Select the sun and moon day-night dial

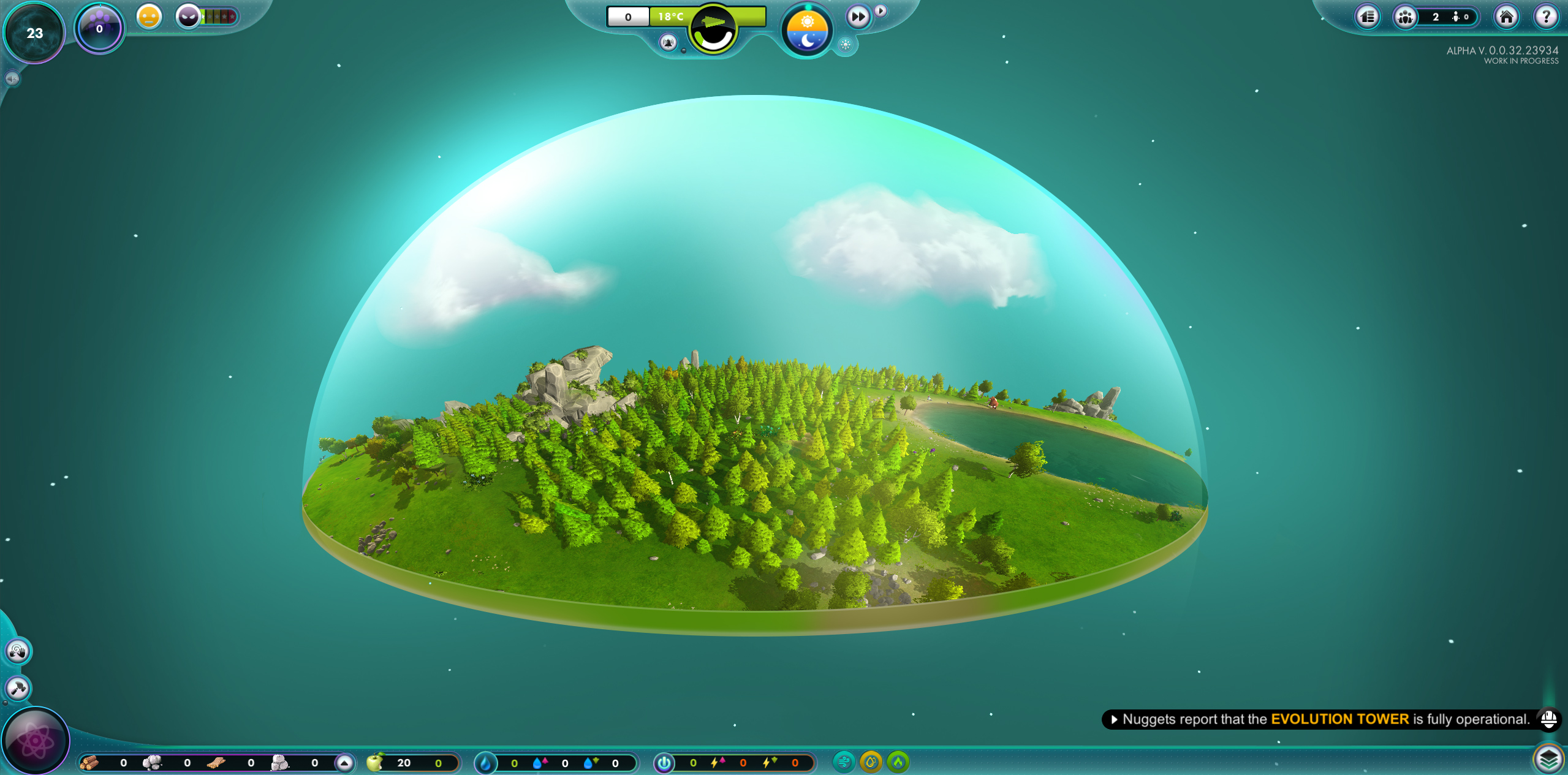807,31
